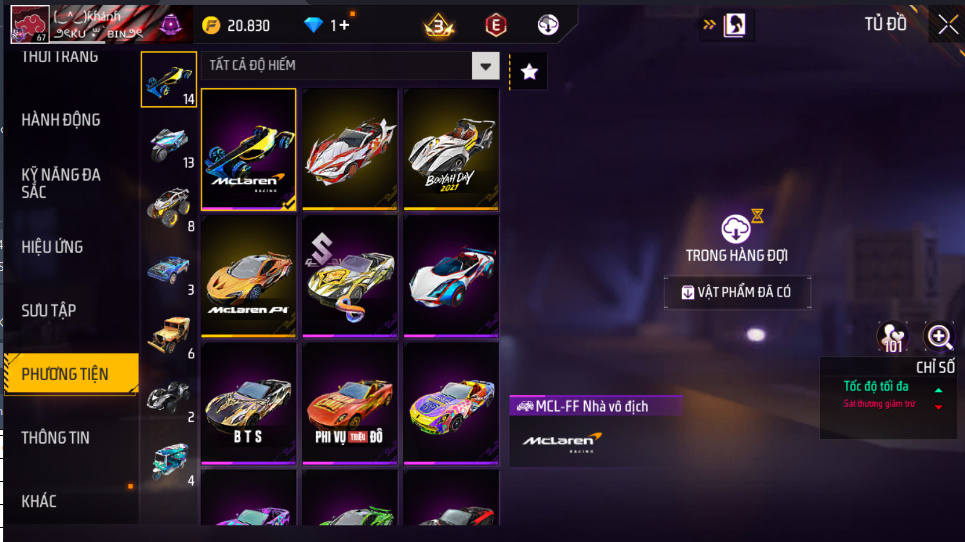Select the McLaren Racing blue-yellow car skin
This screenshot has height=542, width=965.
pyautogui.click(x=248, y=149)
